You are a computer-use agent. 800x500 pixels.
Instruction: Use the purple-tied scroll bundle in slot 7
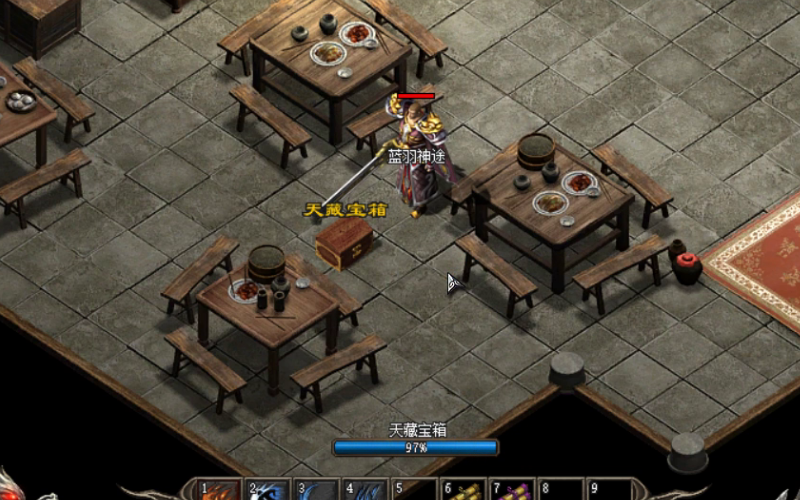pos(511,492)
